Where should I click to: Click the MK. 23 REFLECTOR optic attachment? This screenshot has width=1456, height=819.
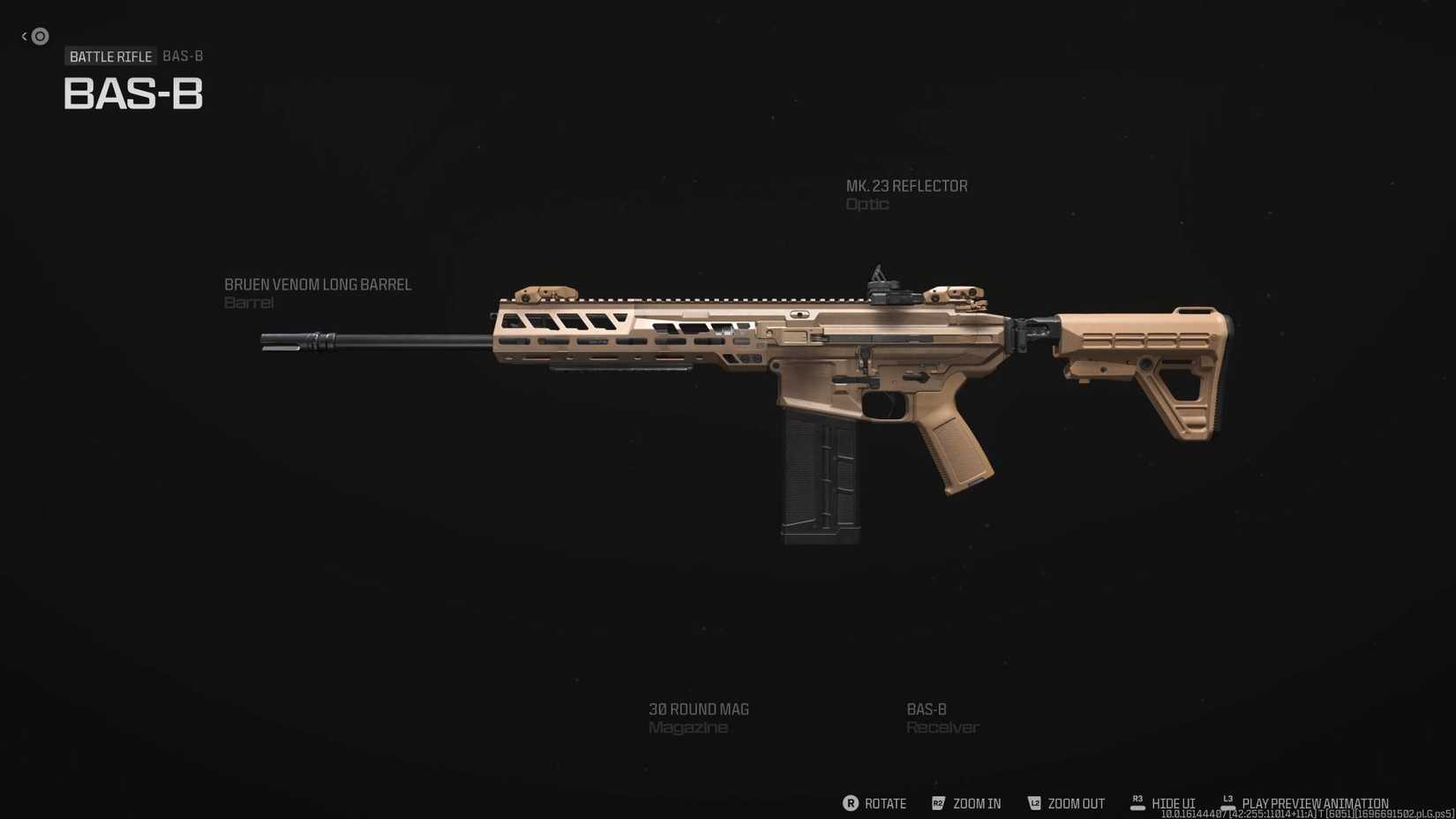[906, 194]
